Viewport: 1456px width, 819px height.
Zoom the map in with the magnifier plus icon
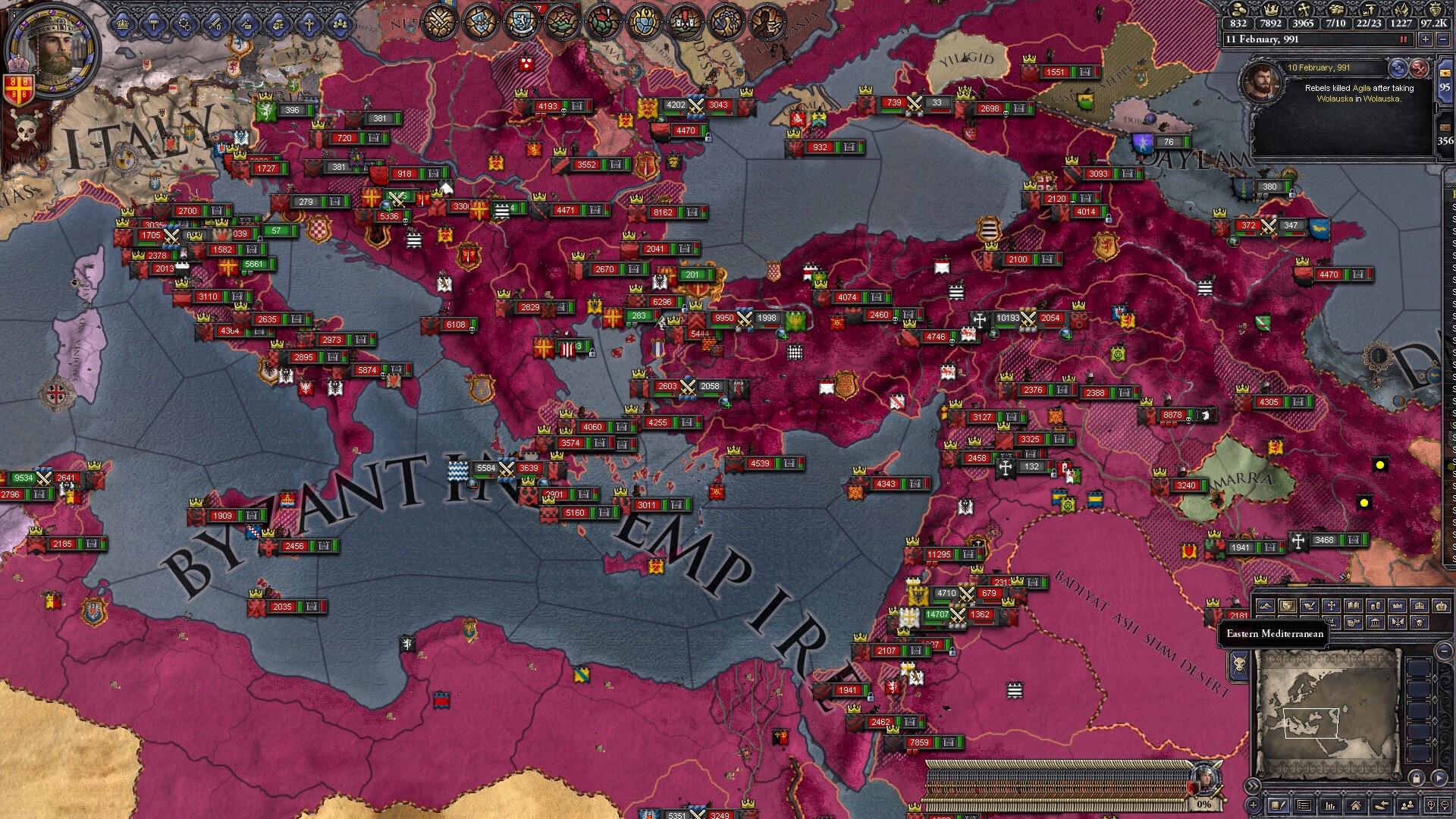click(x=1431, y=805)
